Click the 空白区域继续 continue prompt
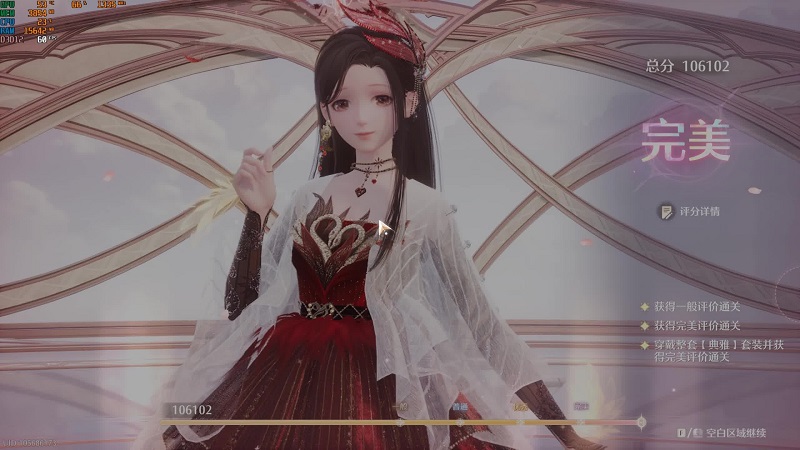Viewport: 800px width, 450px height. [734, 433]
